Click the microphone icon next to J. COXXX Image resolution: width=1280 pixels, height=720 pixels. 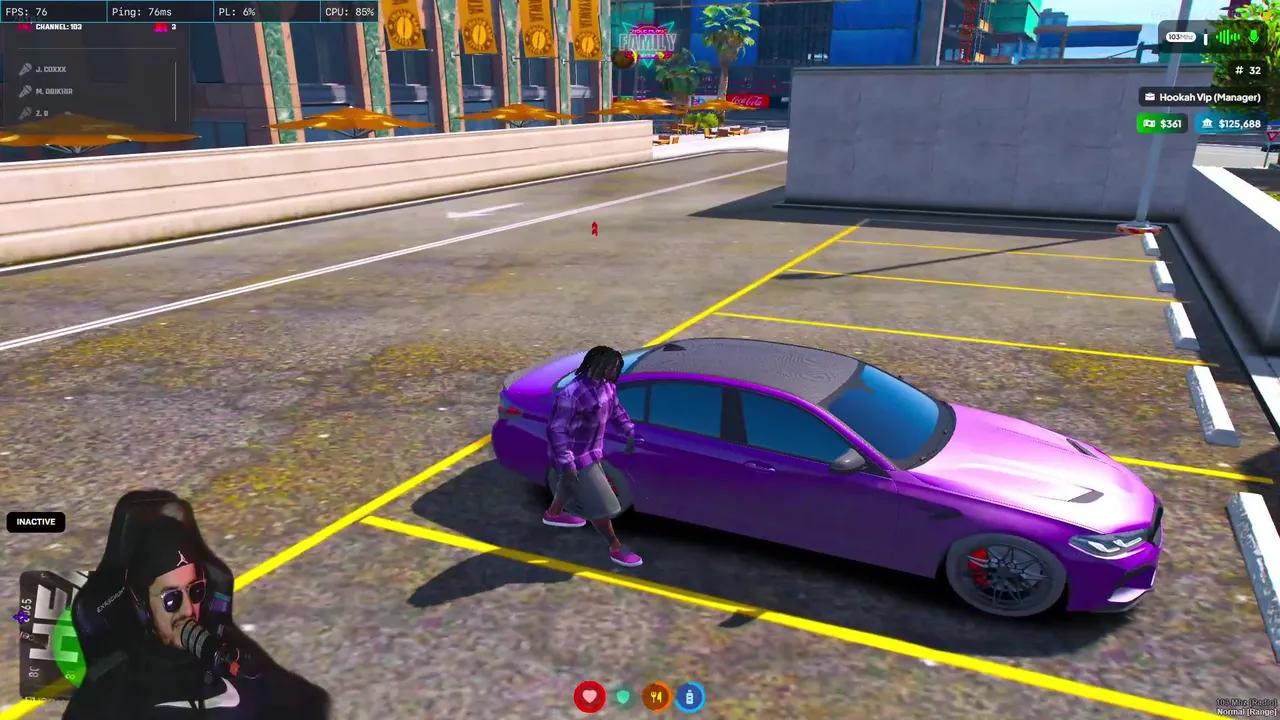[26, 68]
